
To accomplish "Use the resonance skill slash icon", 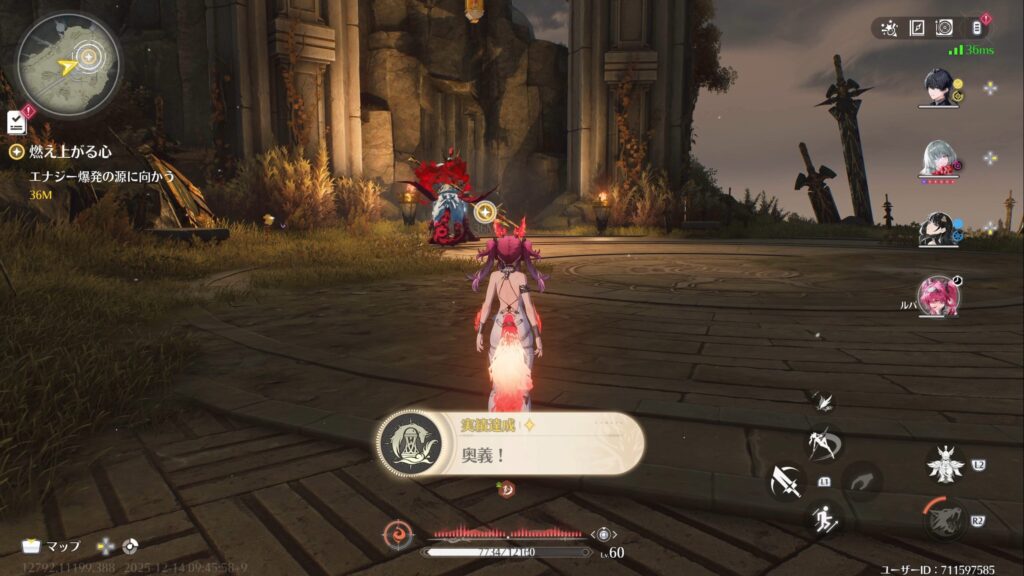I will click(825, 443).
